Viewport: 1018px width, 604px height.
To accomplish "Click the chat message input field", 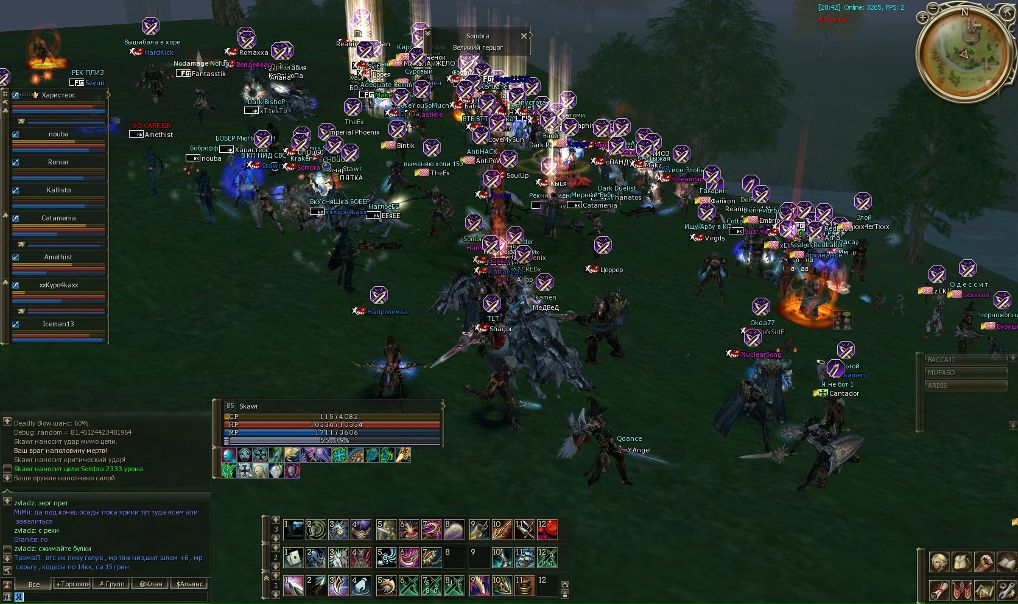I will click(110, 596).
